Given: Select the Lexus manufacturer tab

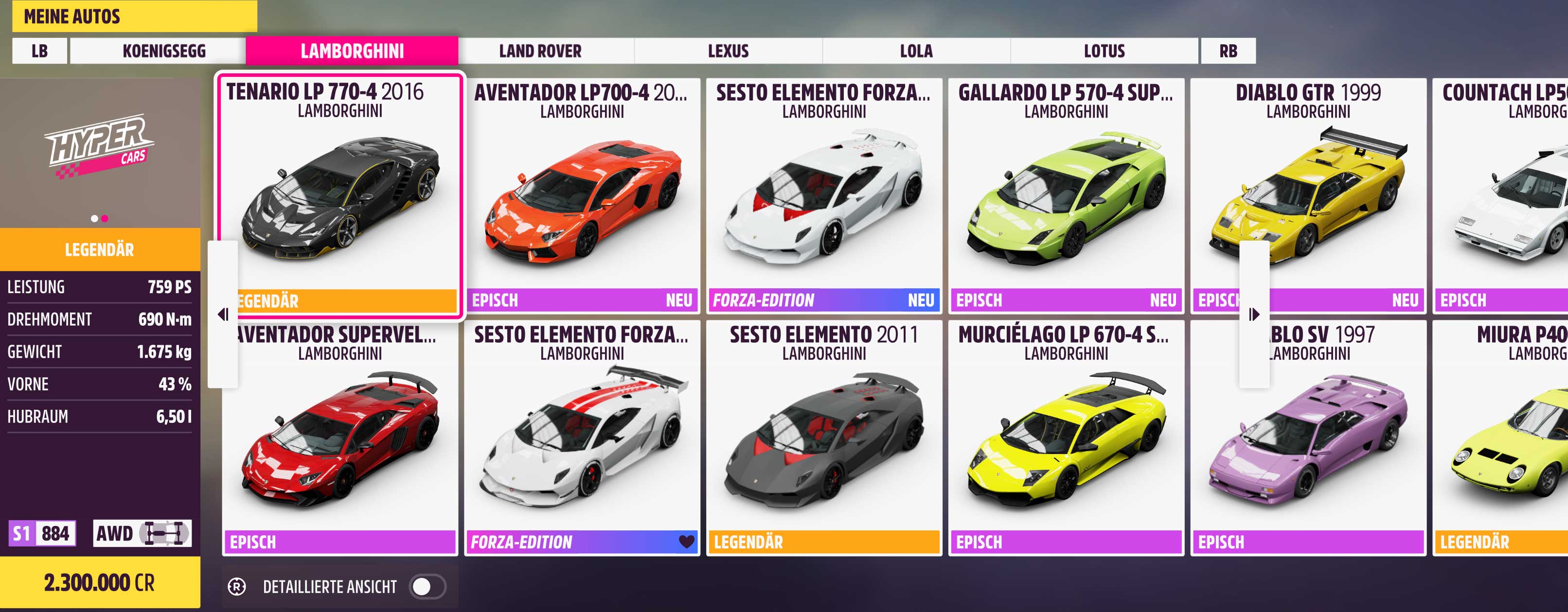Looking at the screenshot, I should click(x=728, y=51).
